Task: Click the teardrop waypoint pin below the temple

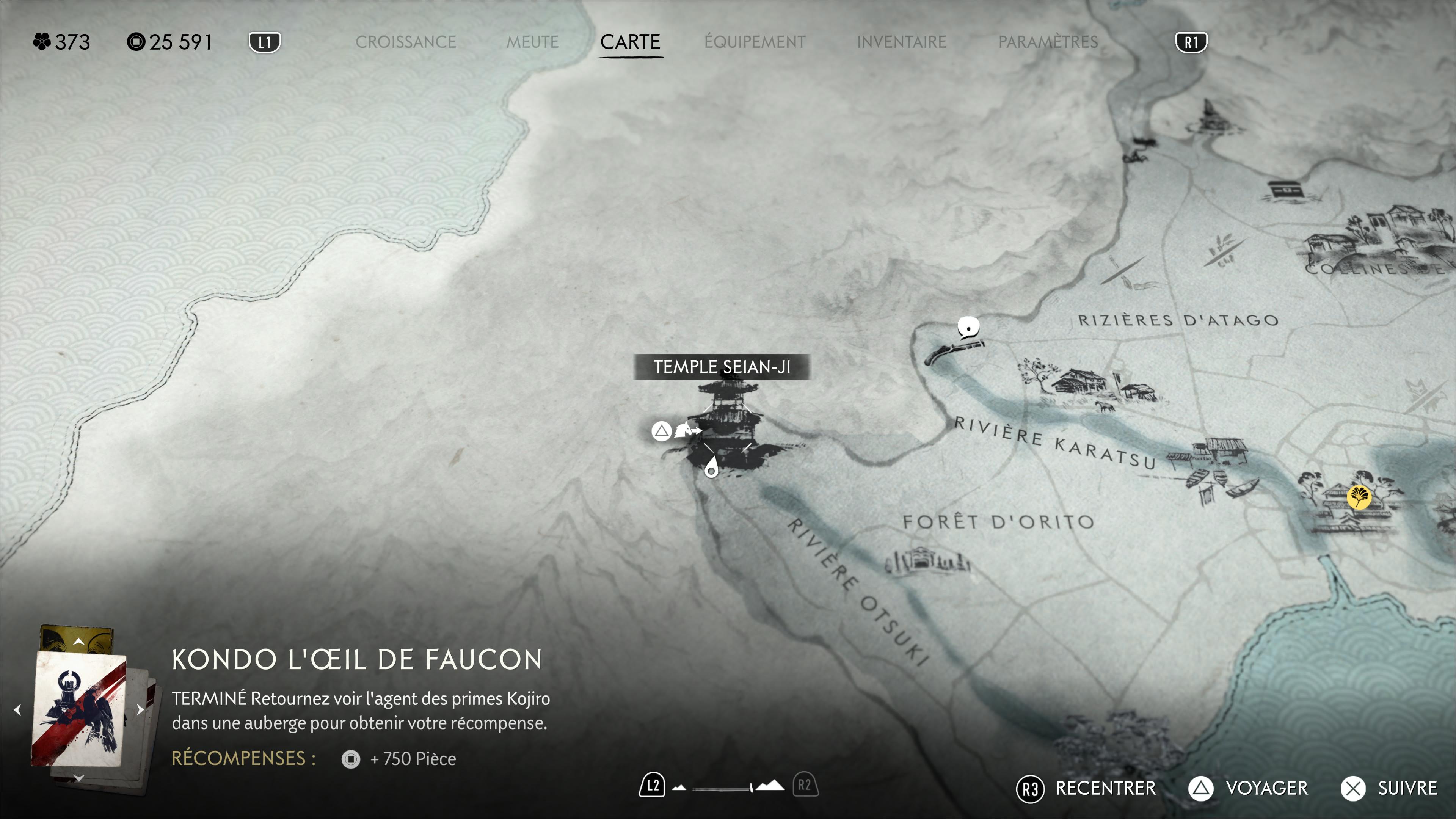Action: pyautogui.click(x=711, y=468)
